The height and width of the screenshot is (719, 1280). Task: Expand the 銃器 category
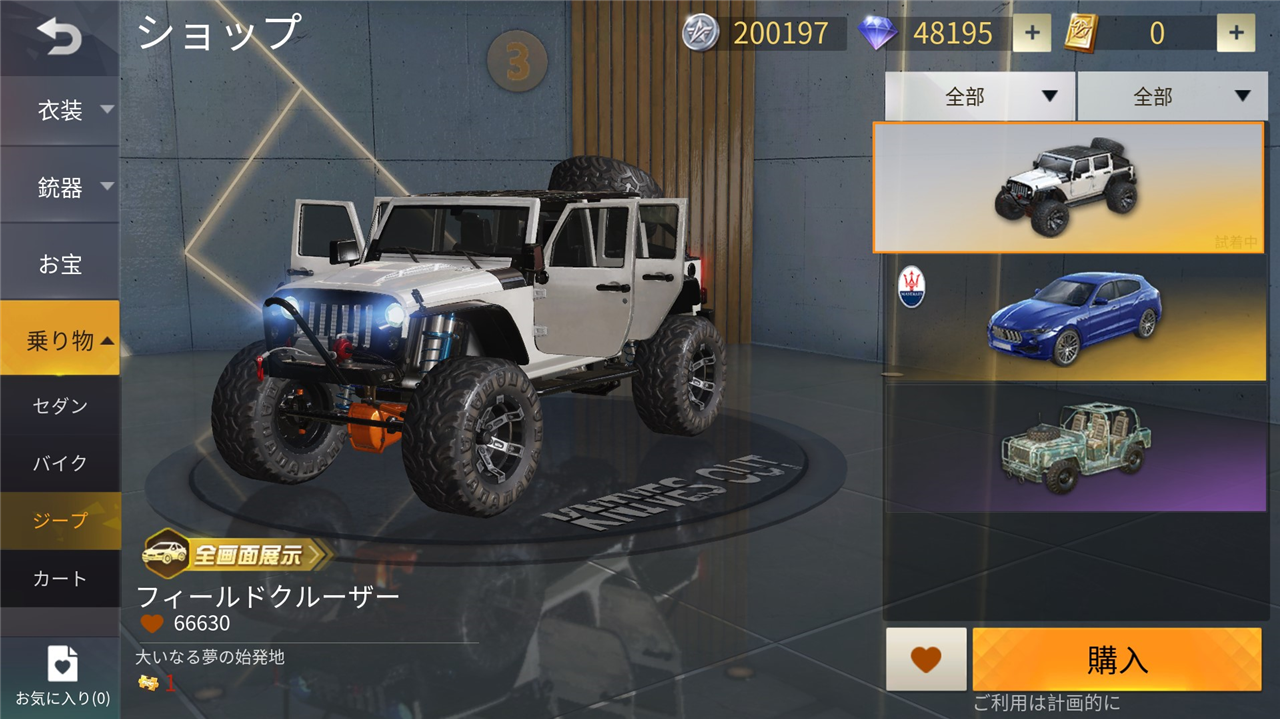61,187
